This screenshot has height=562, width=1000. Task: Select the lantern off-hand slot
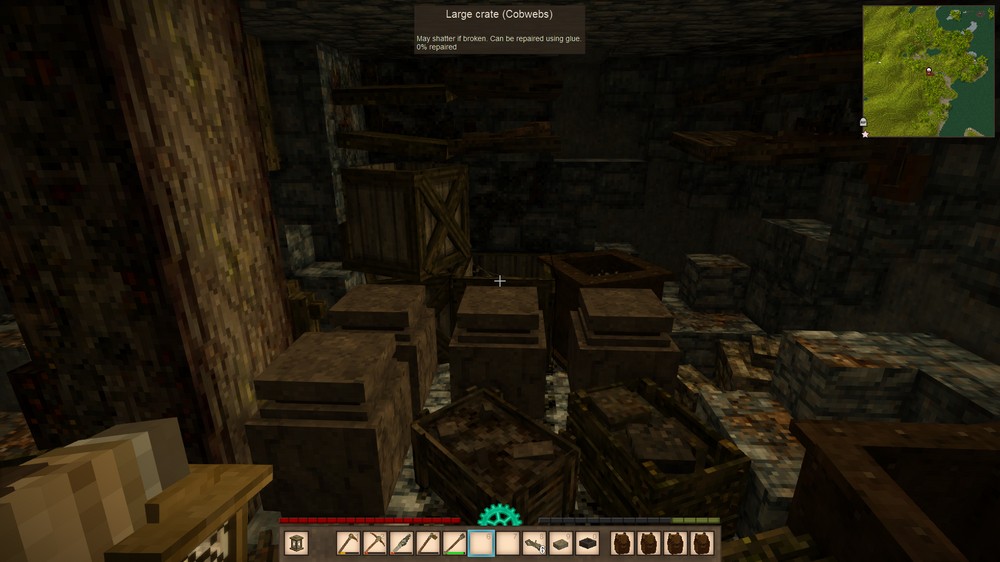pyautogui.click(x=296, y=543)
